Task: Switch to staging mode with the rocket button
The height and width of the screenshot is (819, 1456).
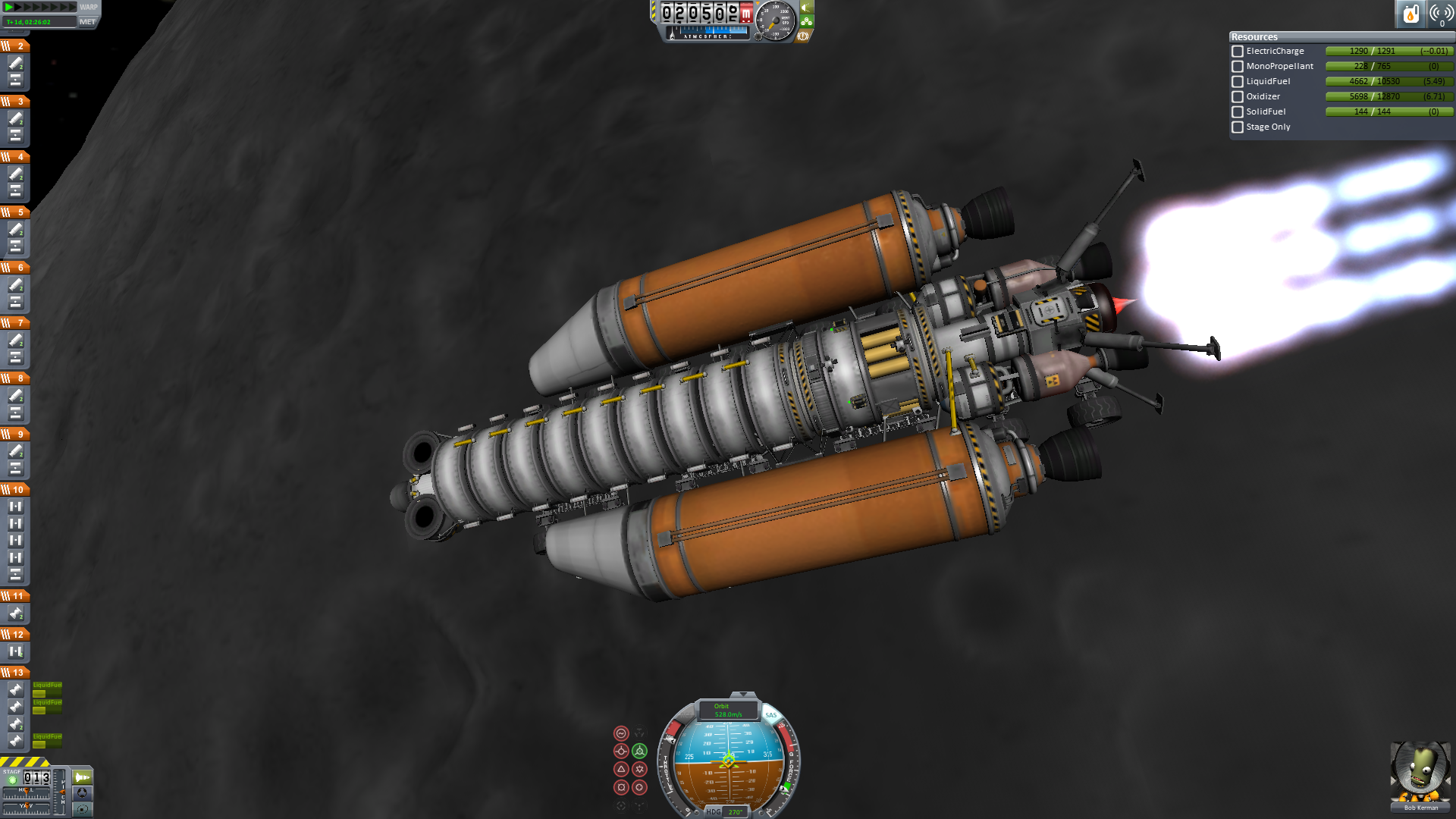Action: (82, 777)
